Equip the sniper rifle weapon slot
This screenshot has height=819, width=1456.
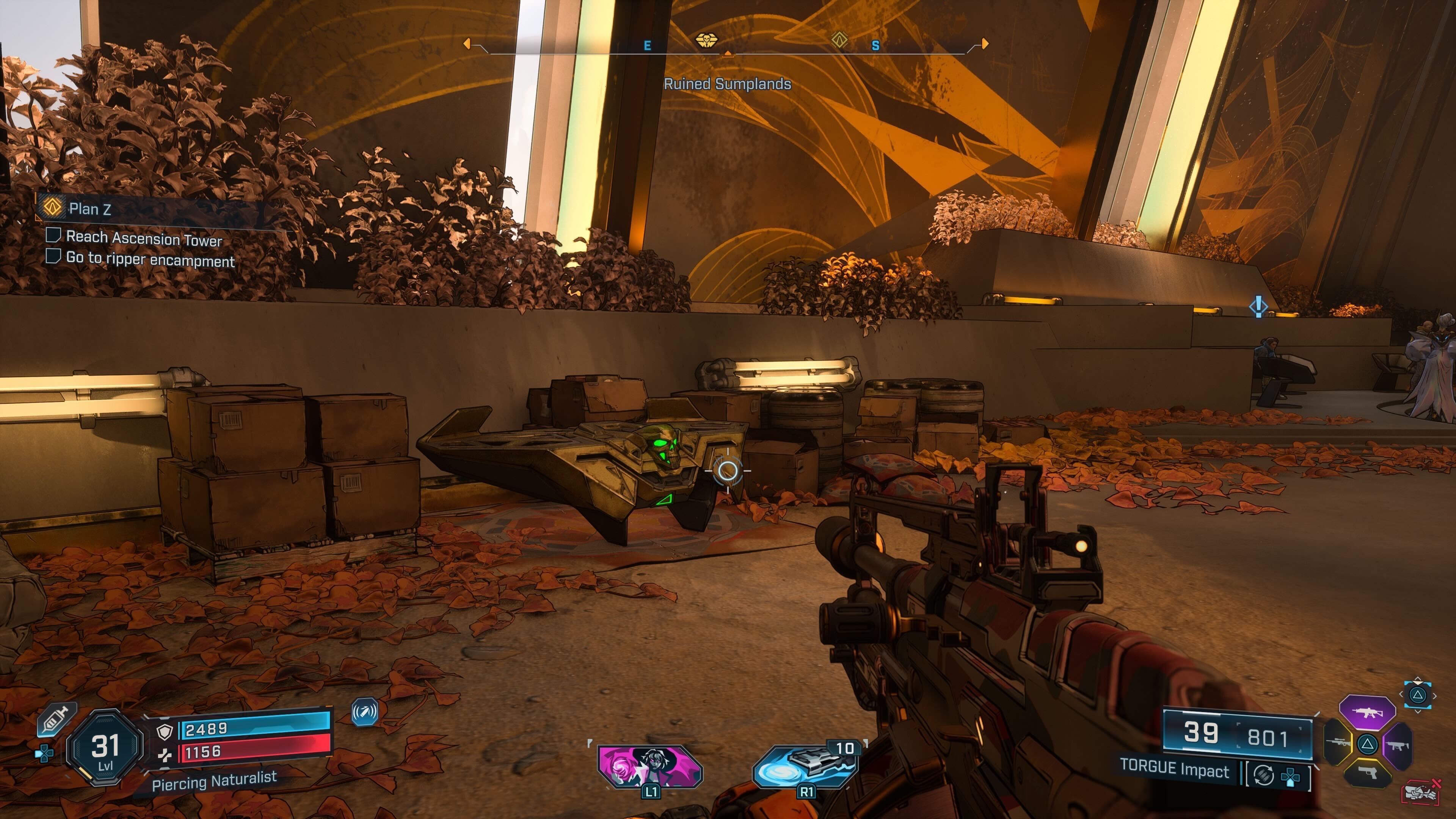tap(1338, 743)
